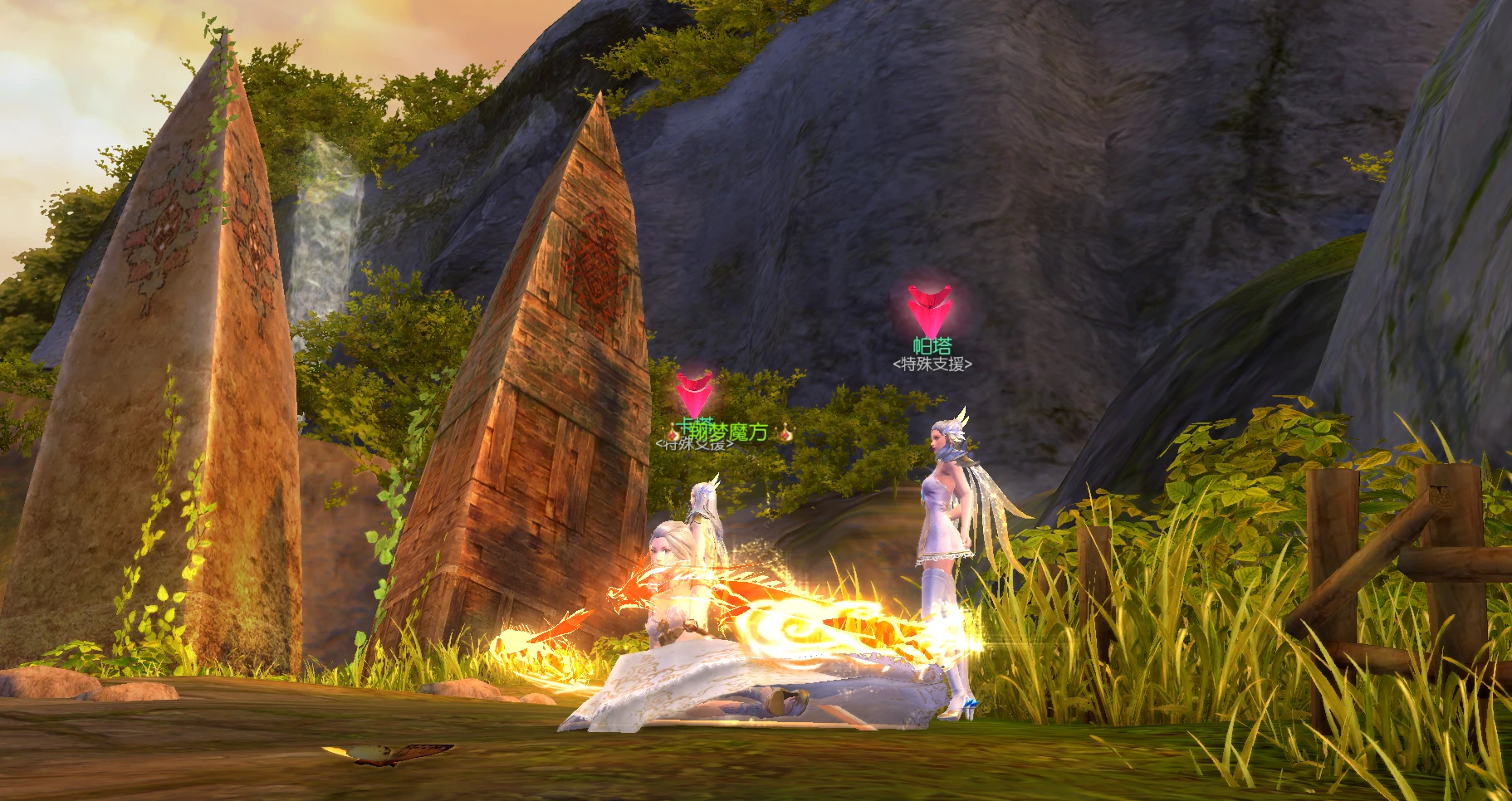Select the 翱梦魔方 player nameplate
This screenshot has height=801, width=1512.
[x=727, y=432]
